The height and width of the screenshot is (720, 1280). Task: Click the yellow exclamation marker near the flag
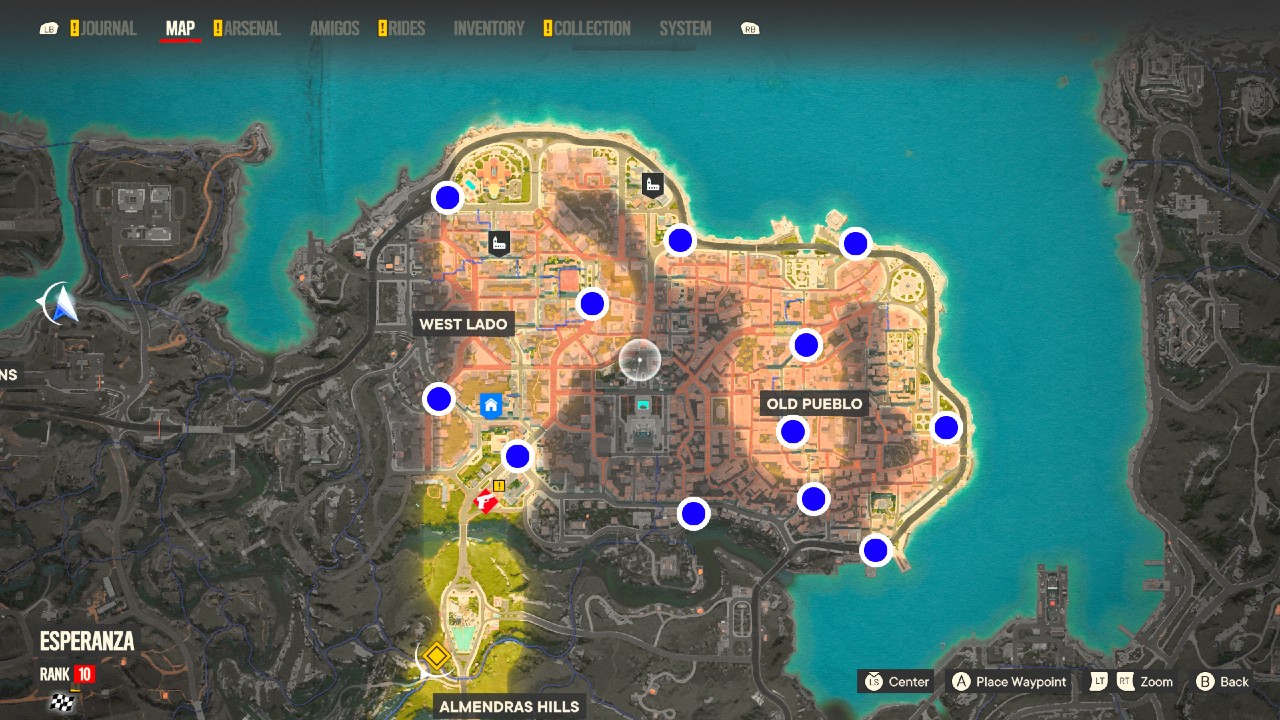[x=498, y=487]
